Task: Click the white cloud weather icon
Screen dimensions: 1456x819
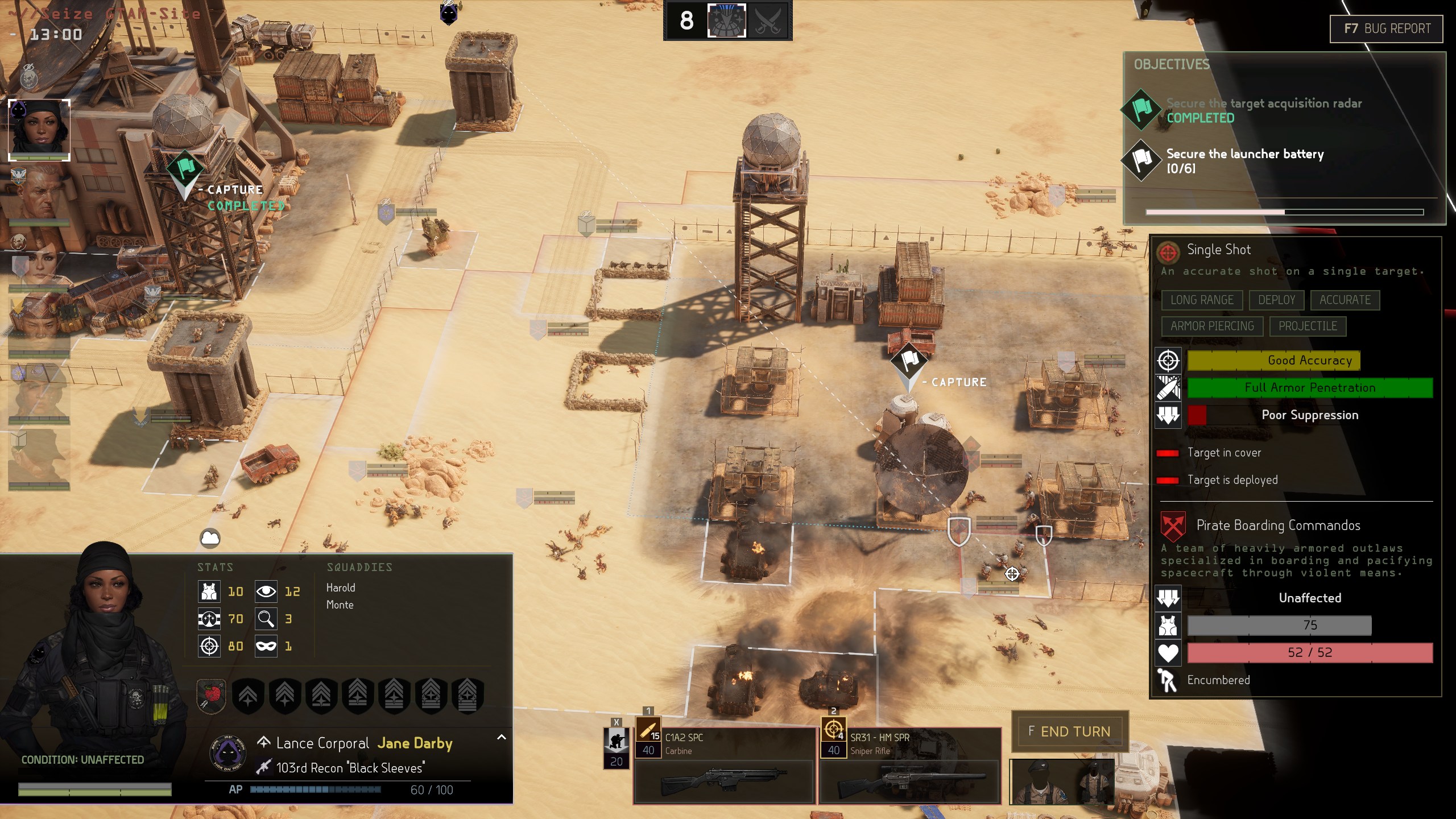Action: click(x=210, y=537)
